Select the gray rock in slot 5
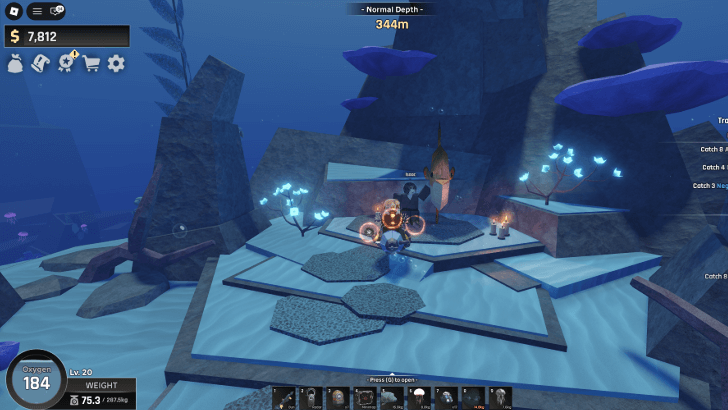 (391, 398)
